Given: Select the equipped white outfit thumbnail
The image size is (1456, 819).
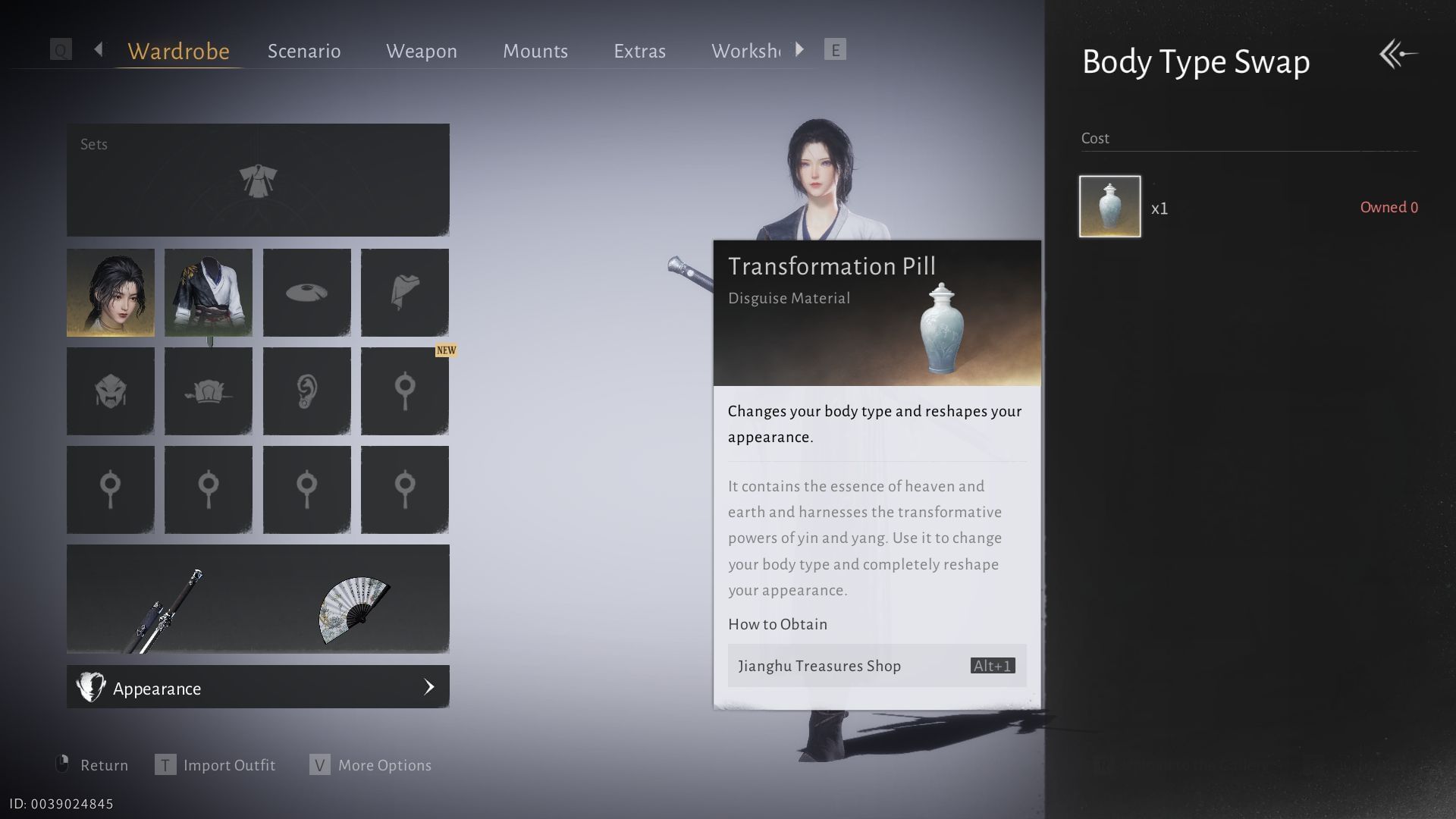Looking at the screenshot, I should click(x=209, y=292).
